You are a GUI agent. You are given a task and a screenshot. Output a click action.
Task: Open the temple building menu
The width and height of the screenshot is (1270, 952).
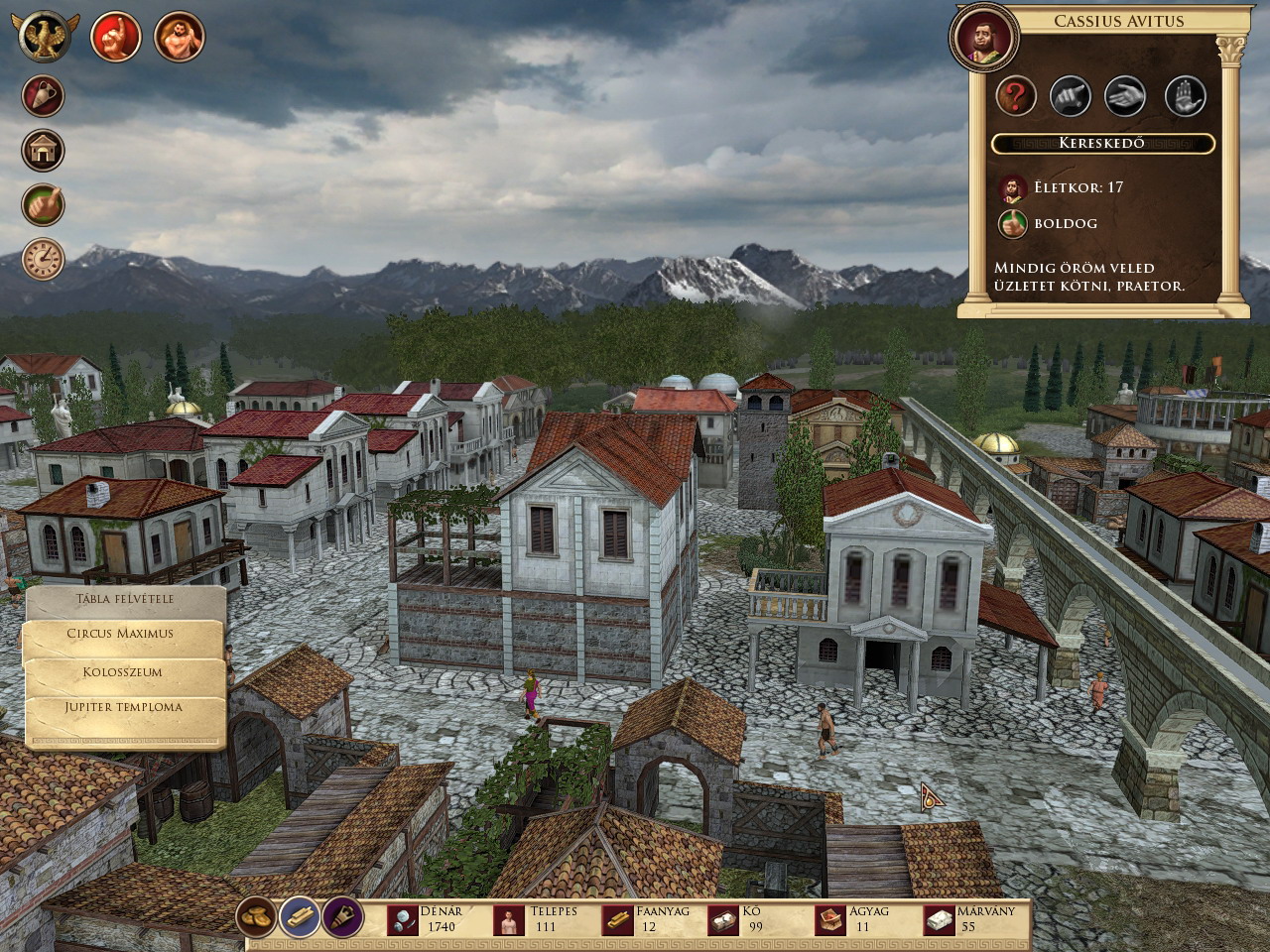44,151
